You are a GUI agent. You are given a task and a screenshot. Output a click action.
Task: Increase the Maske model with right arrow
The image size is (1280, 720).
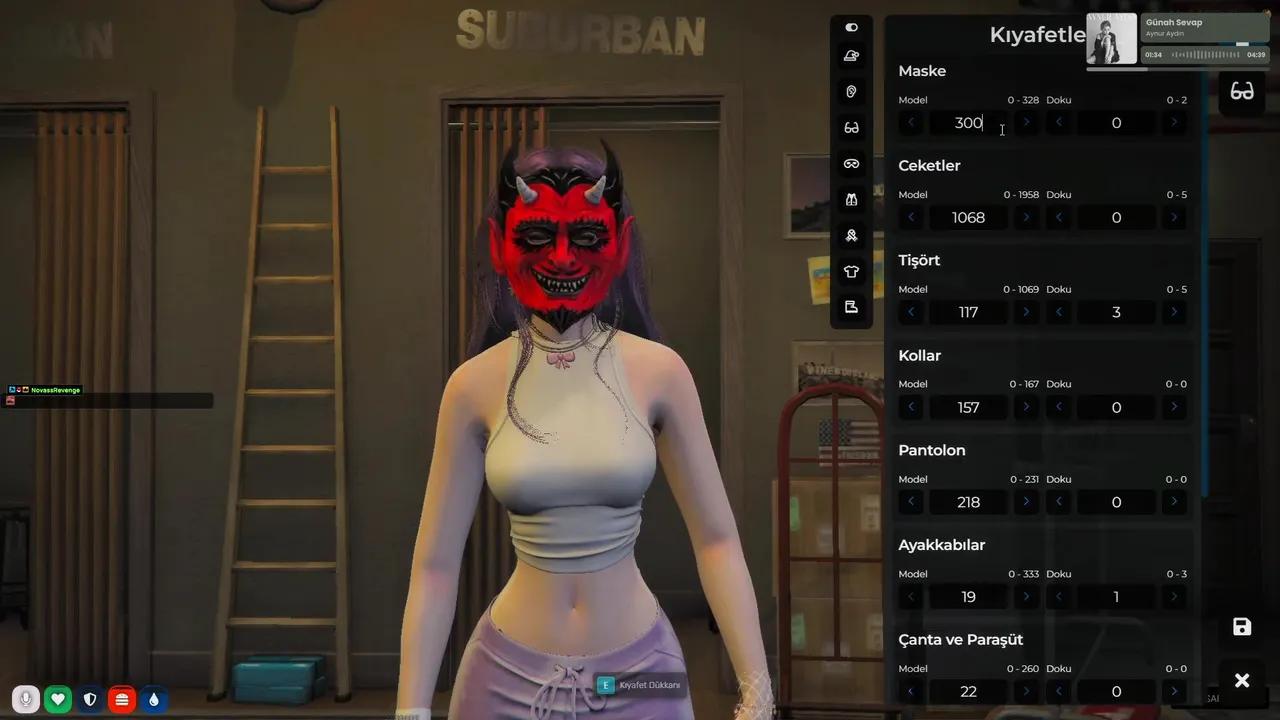[1026, 122]
